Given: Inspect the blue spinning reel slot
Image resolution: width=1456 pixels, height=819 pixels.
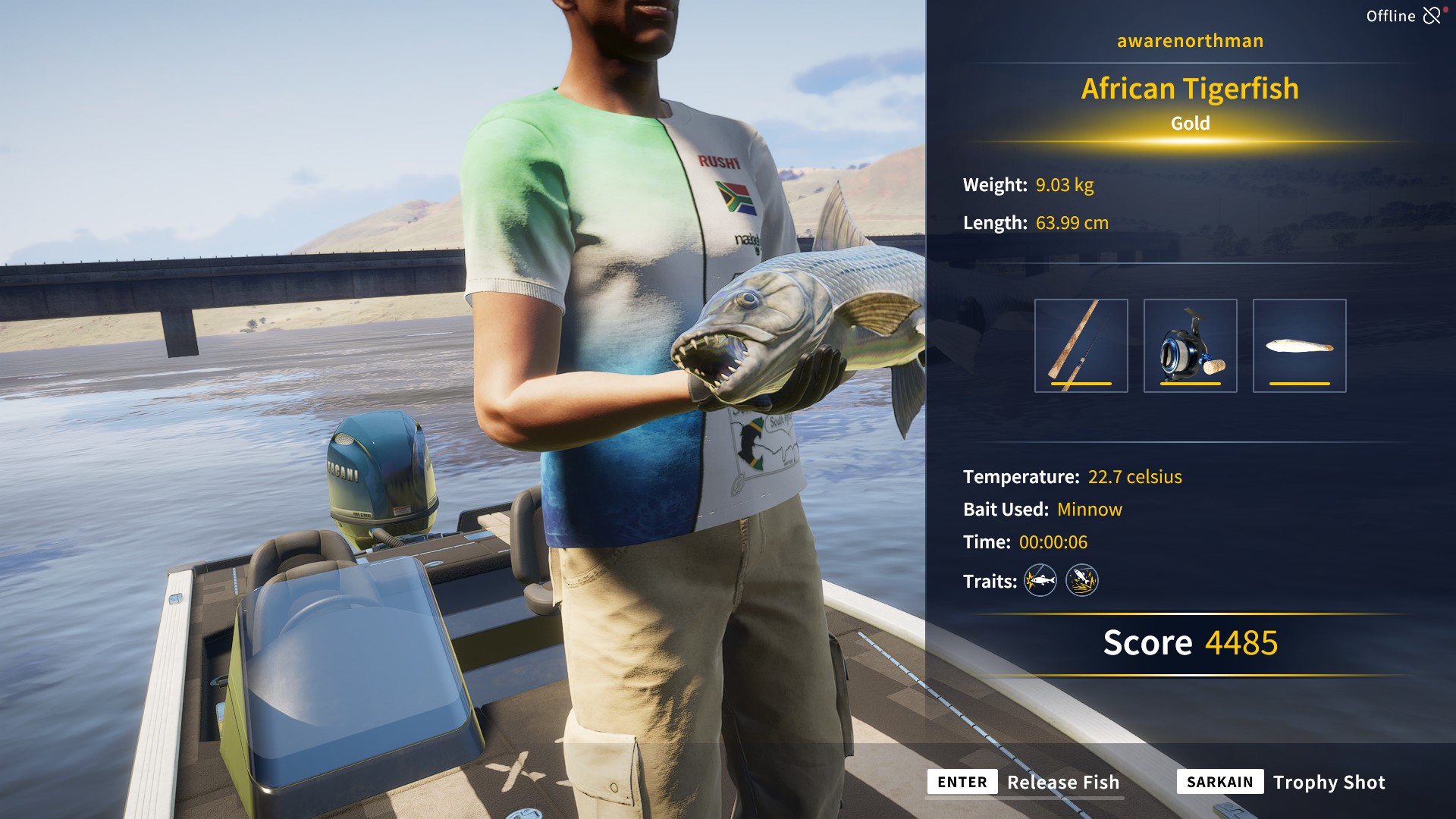Looking at the screenshot, I should (x=1190, y=346).
